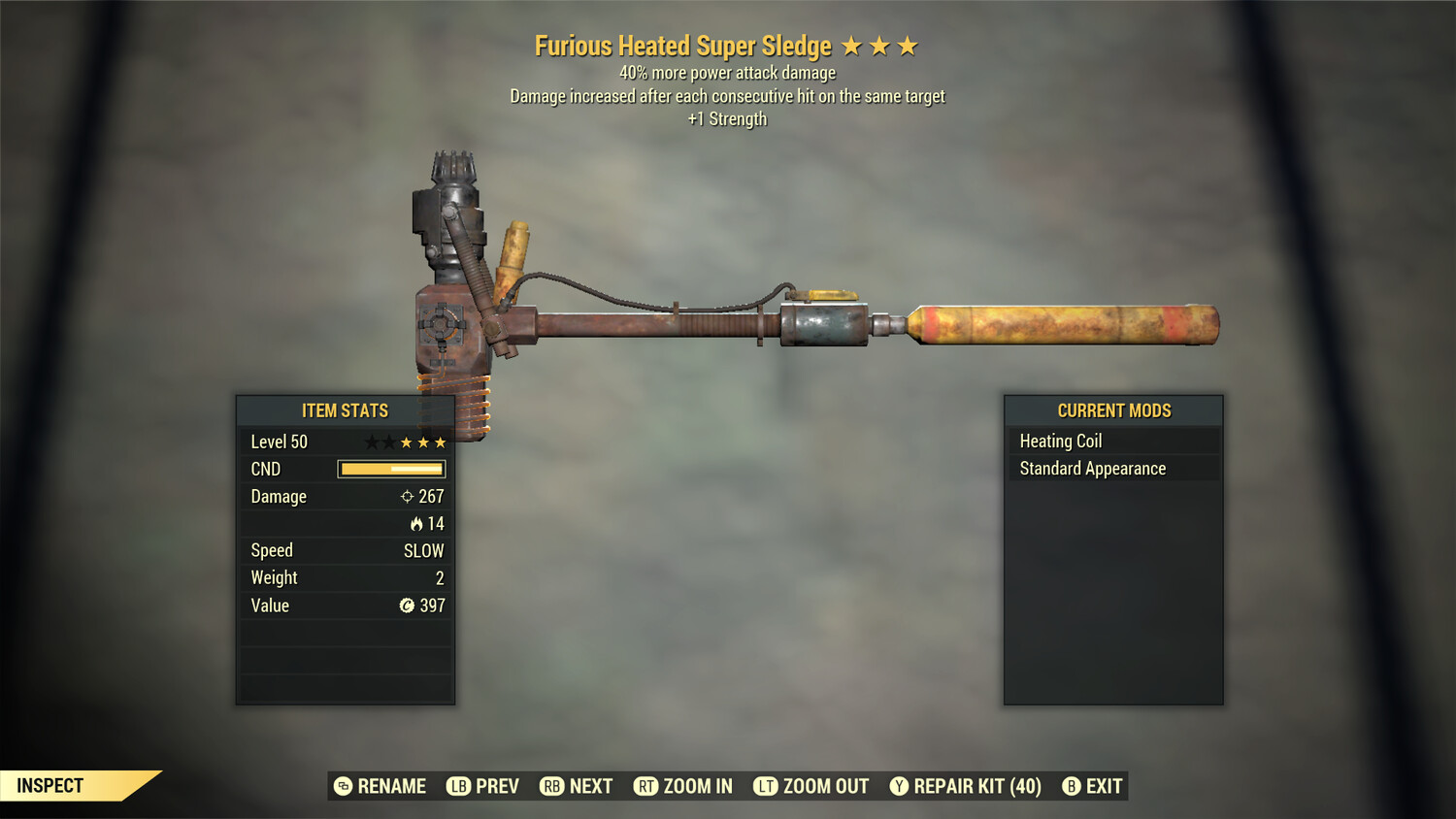The height and width of the screenshot is (819, 1456).
Task: Go to the PREV item
Action: tap(483, 786)
